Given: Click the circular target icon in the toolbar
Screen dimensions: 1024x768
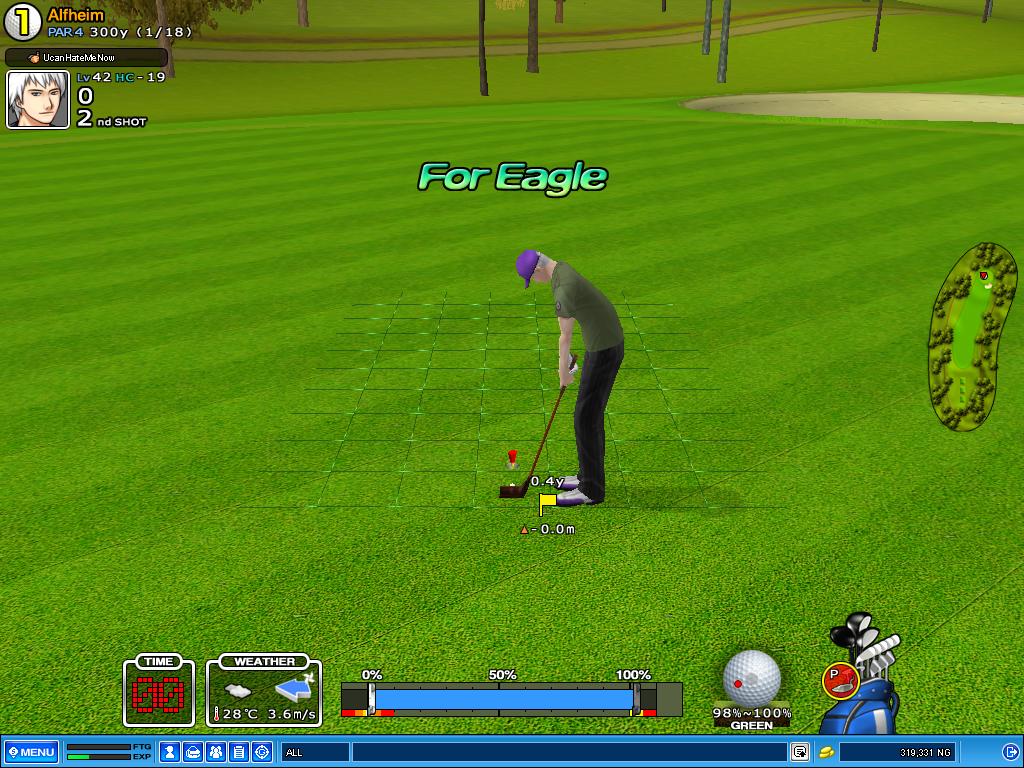Looking at the screenshot, I should click(262, 752).
